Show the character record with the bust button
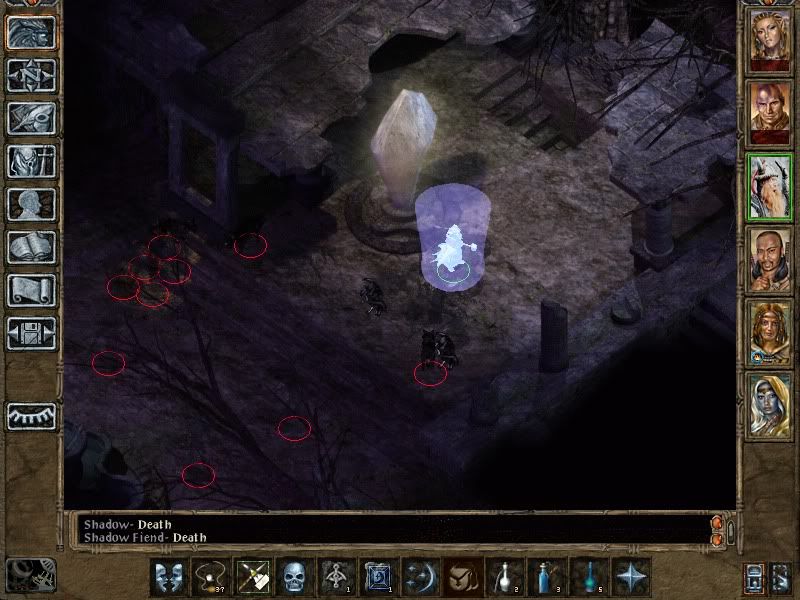 pyautogui.click(x=32, y=205)
